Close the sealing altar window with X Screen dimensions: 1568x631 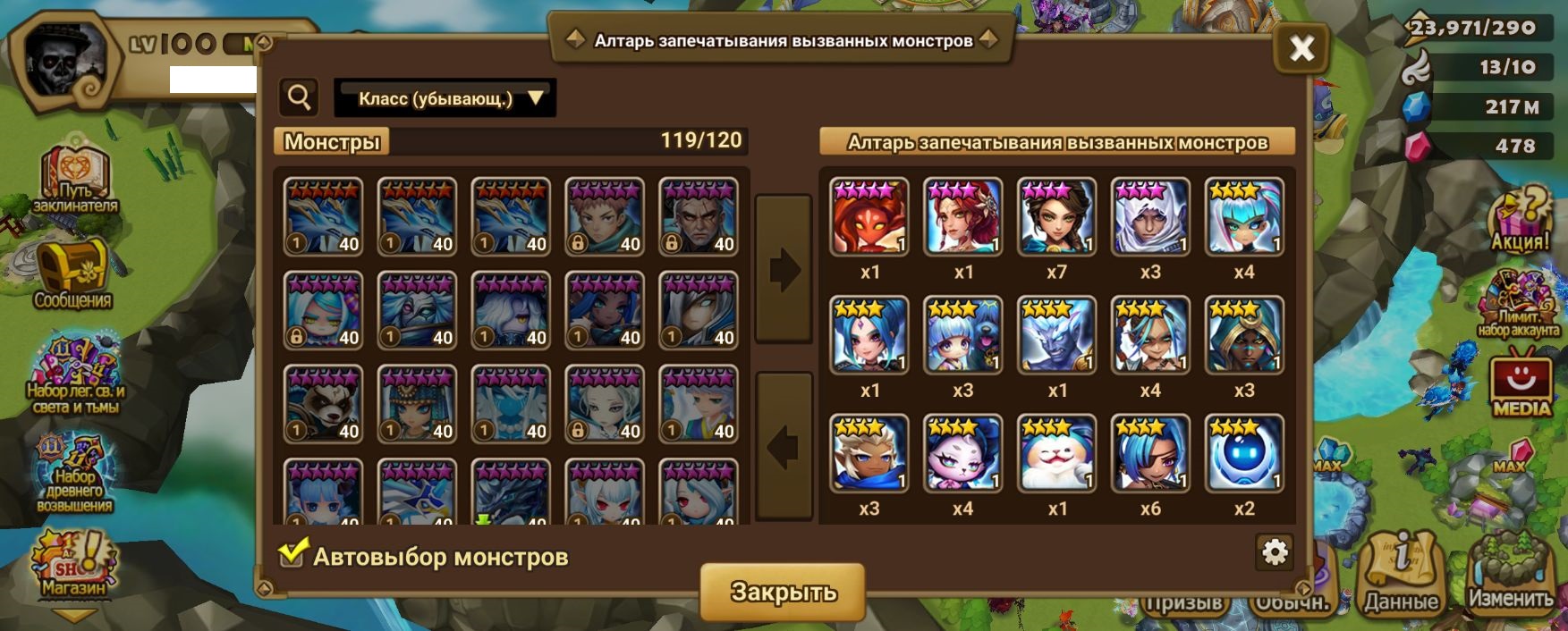point(1301,47)
